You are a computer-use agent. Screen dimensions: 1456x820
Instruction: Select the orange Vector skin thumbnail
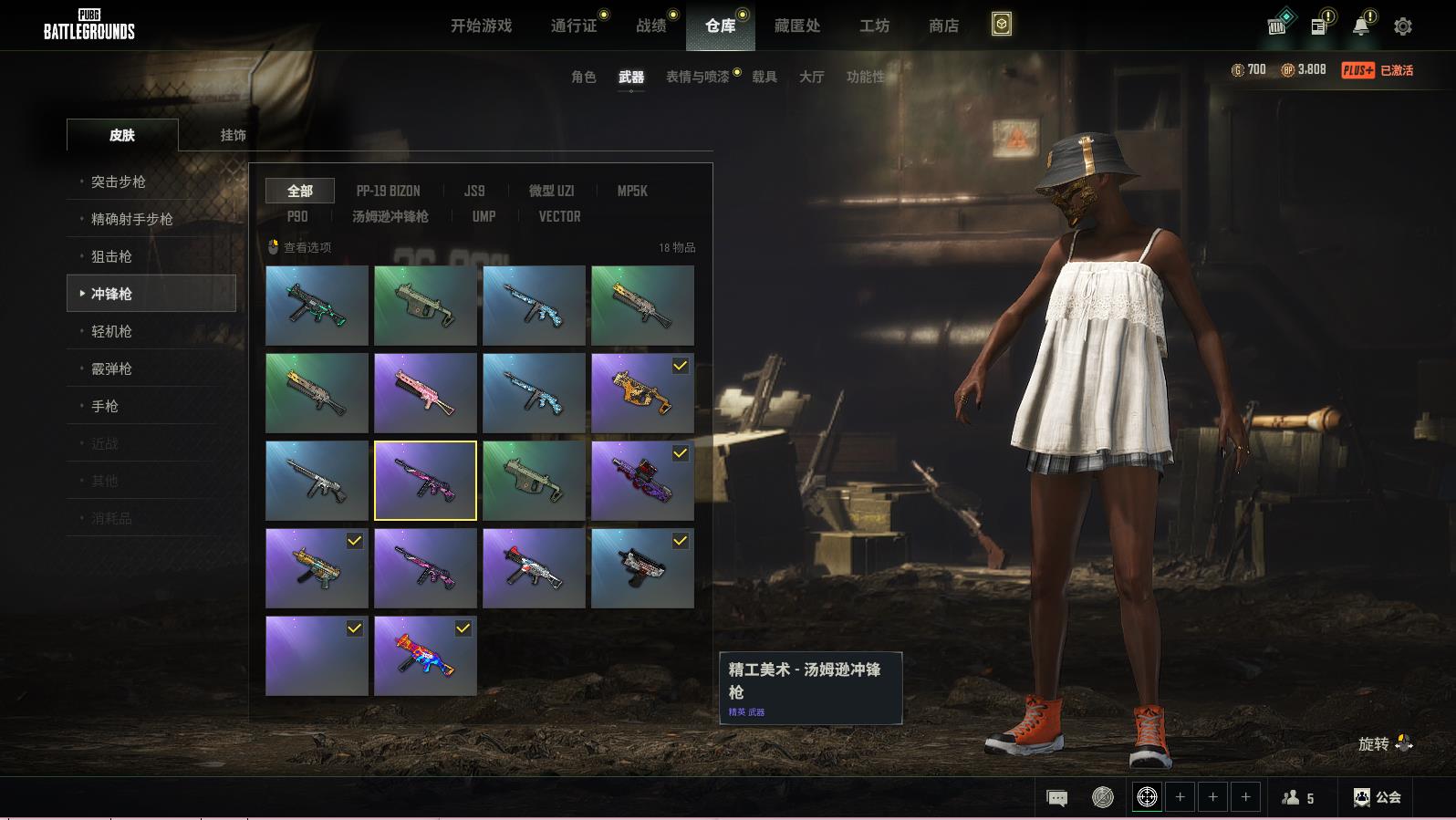(x=642, y=393)
